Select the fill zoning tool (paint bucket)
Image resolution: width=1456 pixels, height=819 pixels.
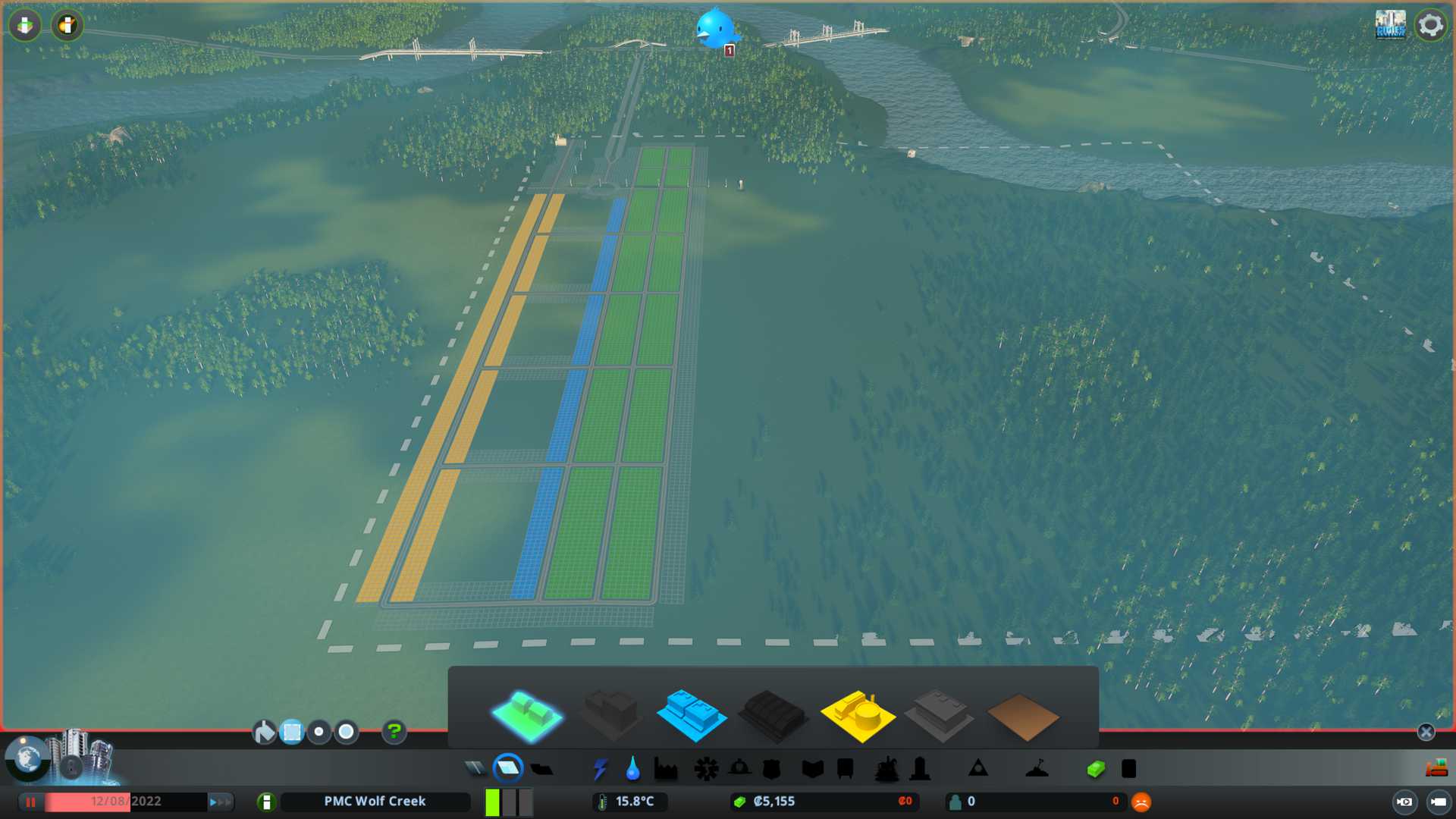click(x=264, y=732)
